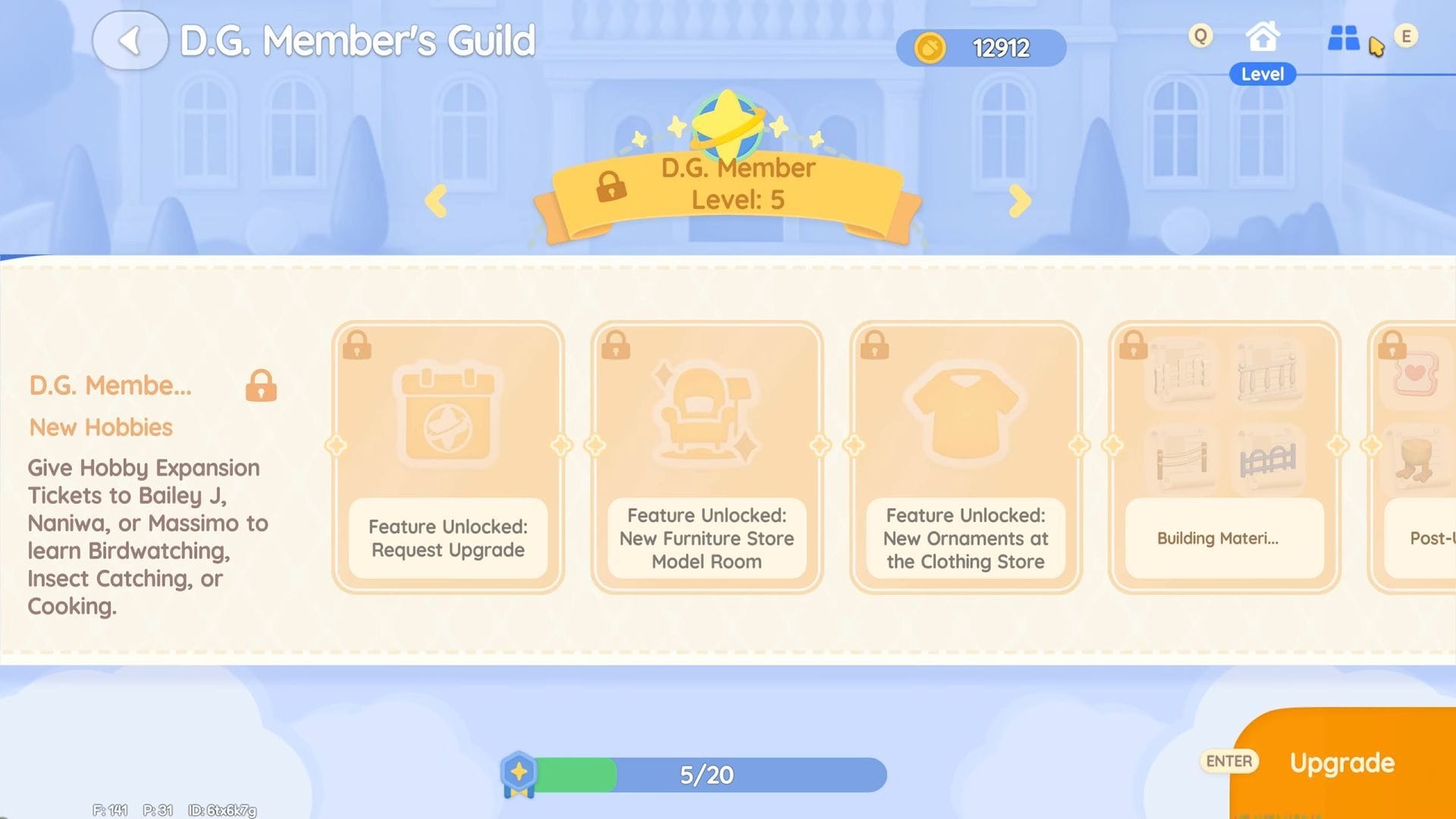Select the Building Materials reward card
This screenshot has height=819, width=1456.
1224,457
